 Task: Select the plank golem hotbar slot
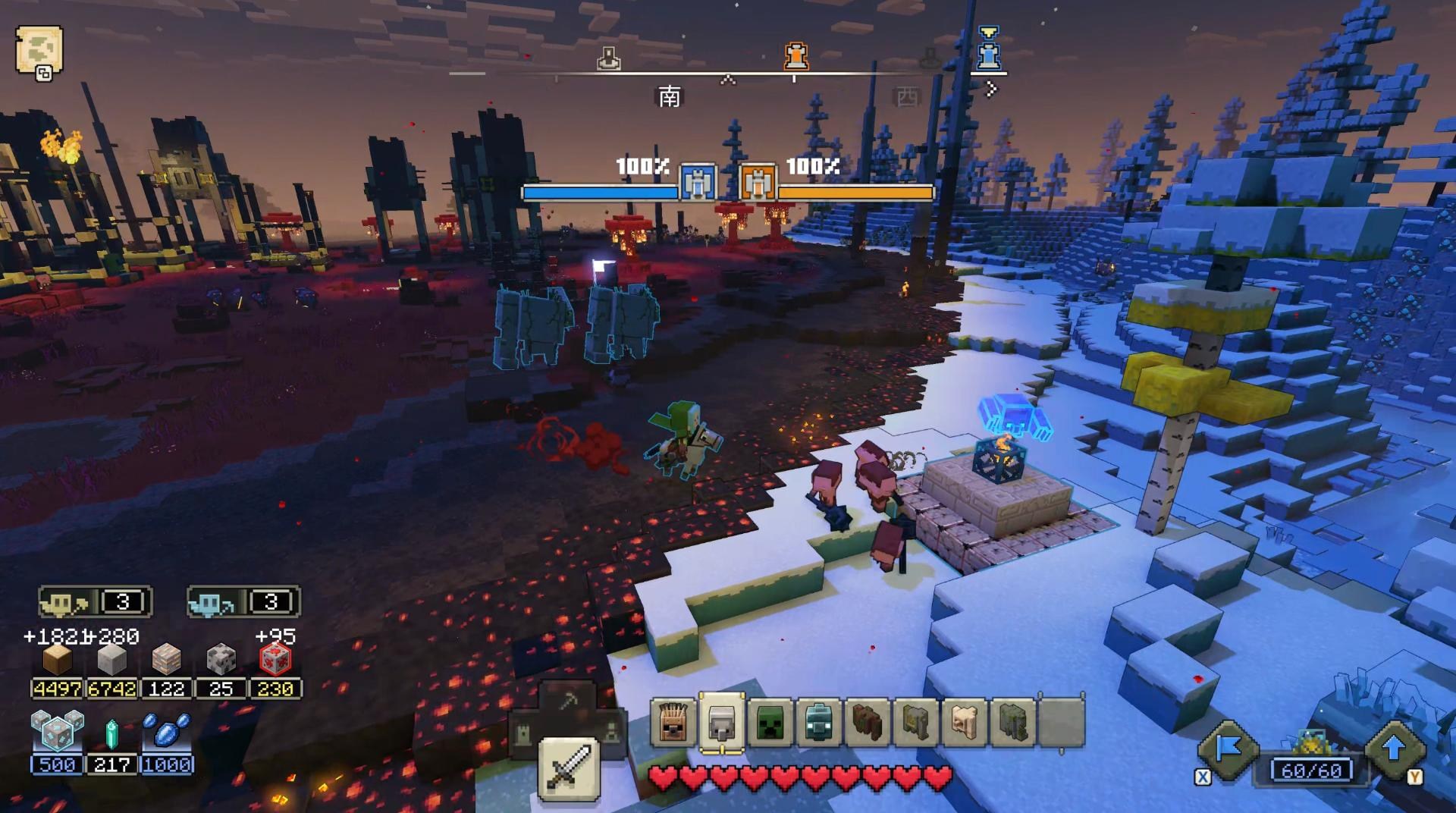(673, 723)
